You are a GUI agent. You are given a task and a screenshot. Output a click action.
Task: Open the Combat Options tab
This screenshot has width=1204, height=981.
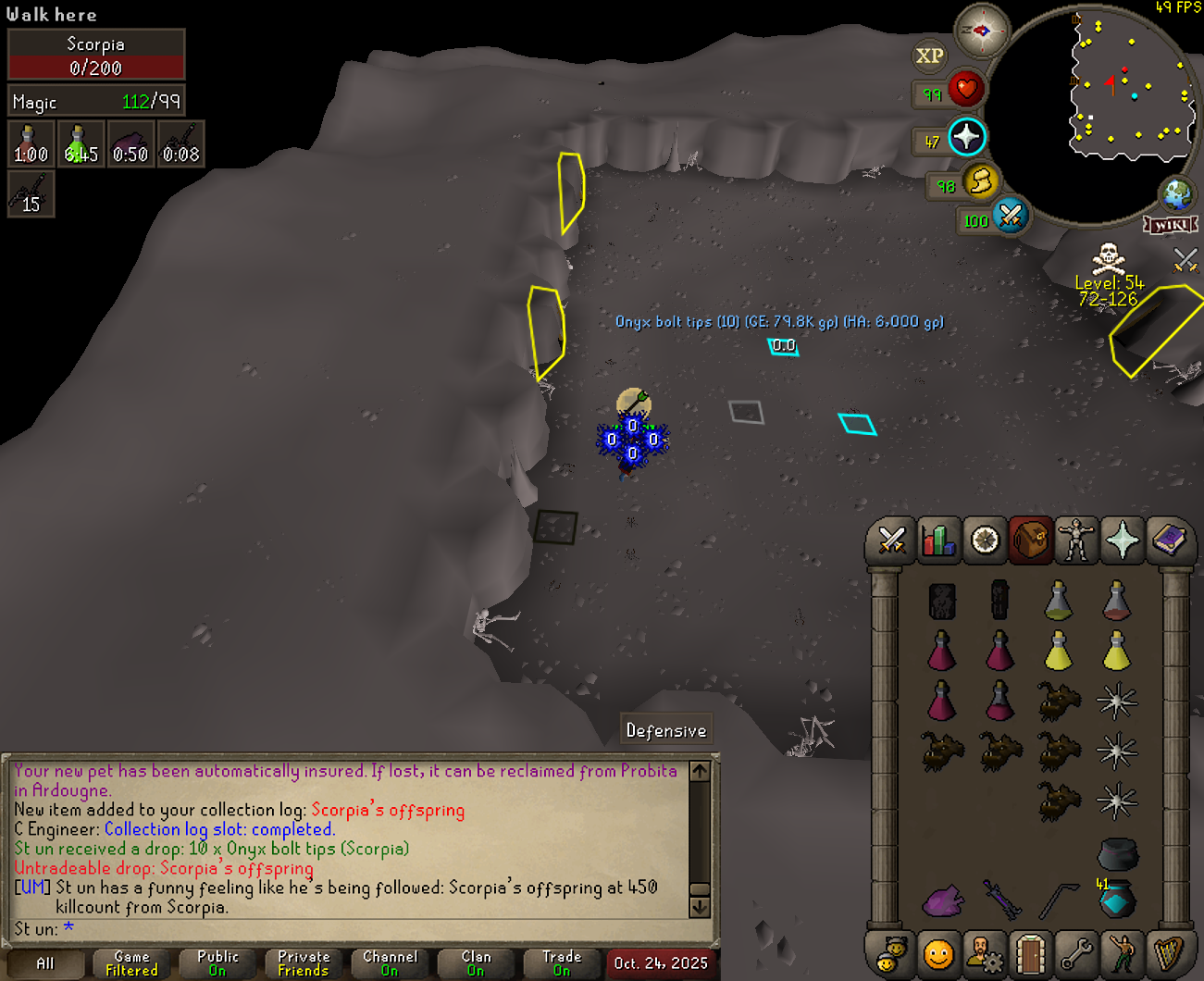tap(891, 540)
